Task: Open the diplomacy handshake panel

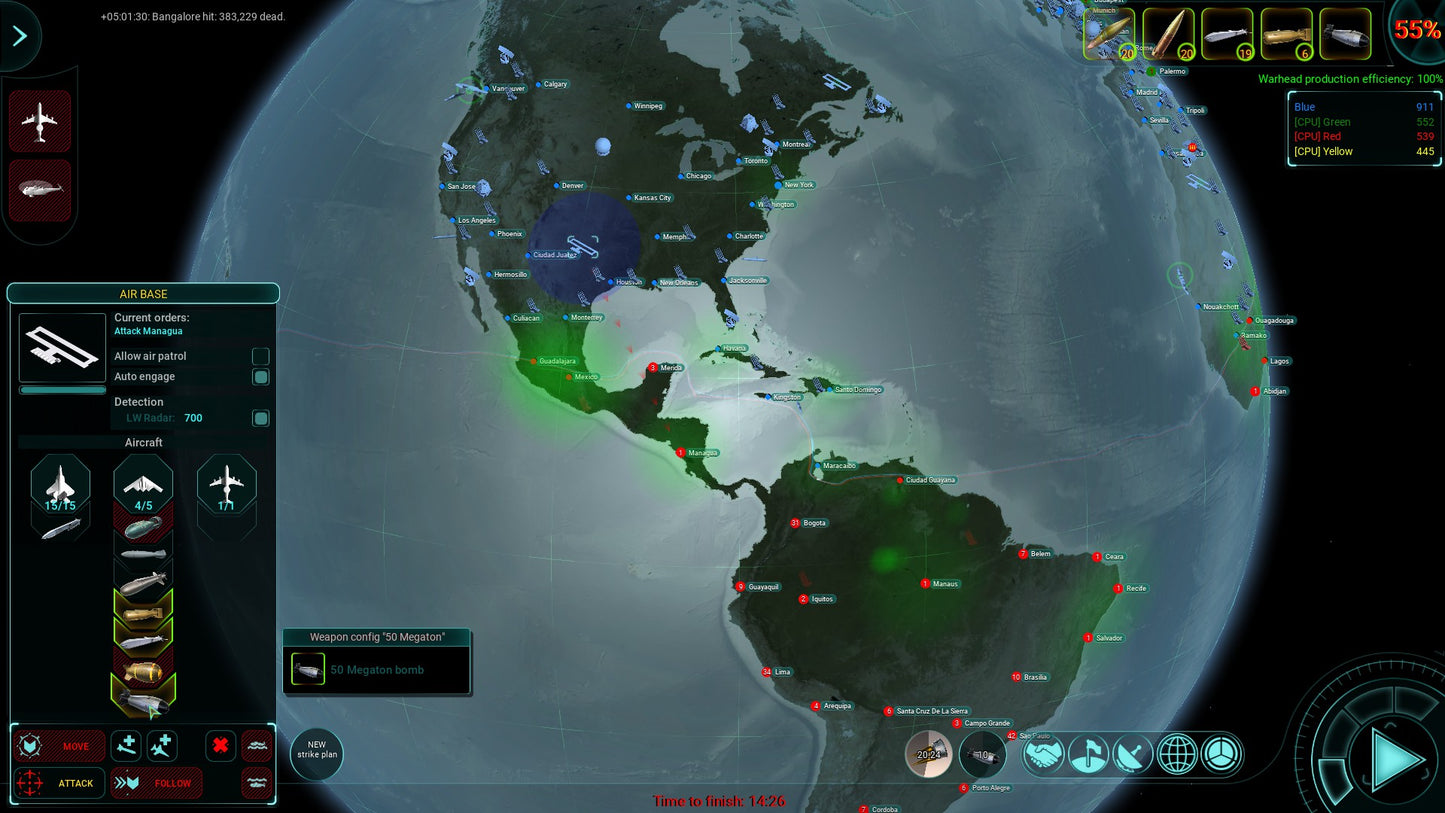Action: [x=1045, y=755]
